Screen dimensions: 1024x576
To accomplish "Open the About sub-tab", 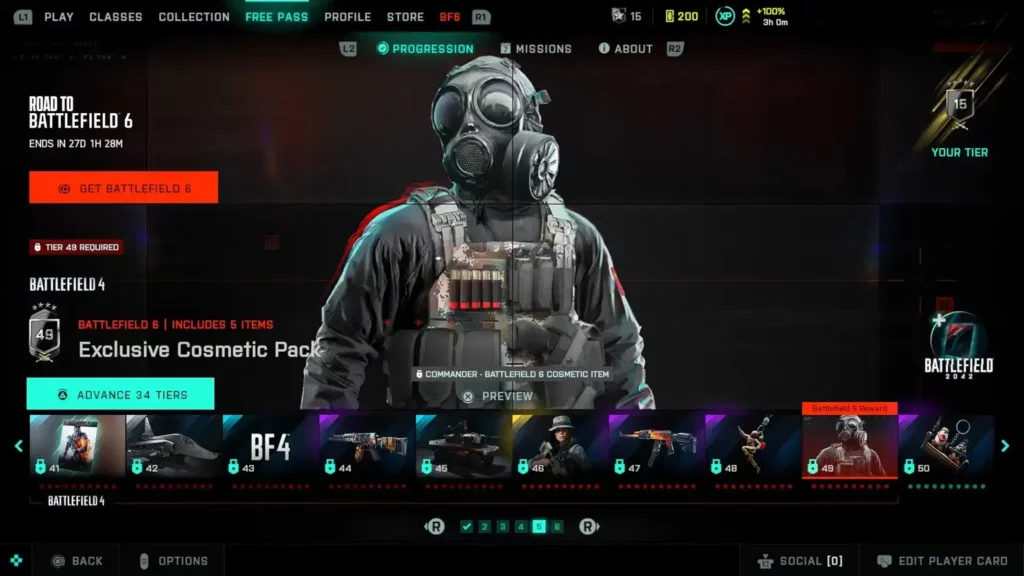I will 625,49.
